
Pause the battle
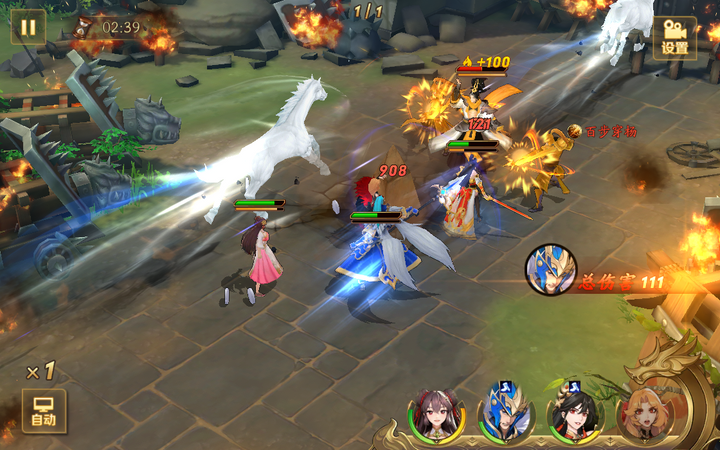pos(28,27)
